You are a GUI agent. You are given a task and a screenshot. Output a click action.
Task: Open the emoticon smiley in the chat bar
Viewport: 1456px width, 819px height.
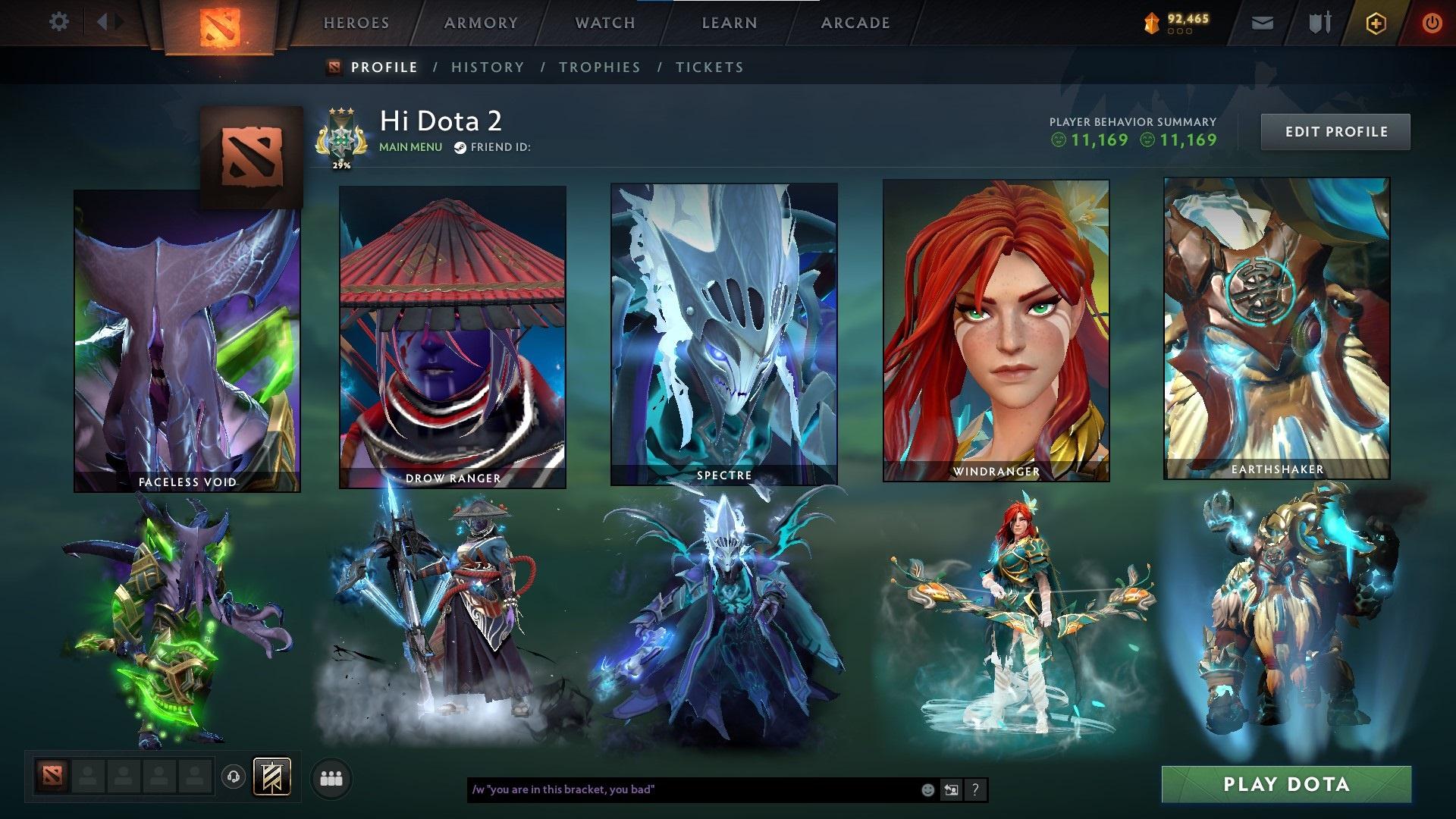(928, 789)
